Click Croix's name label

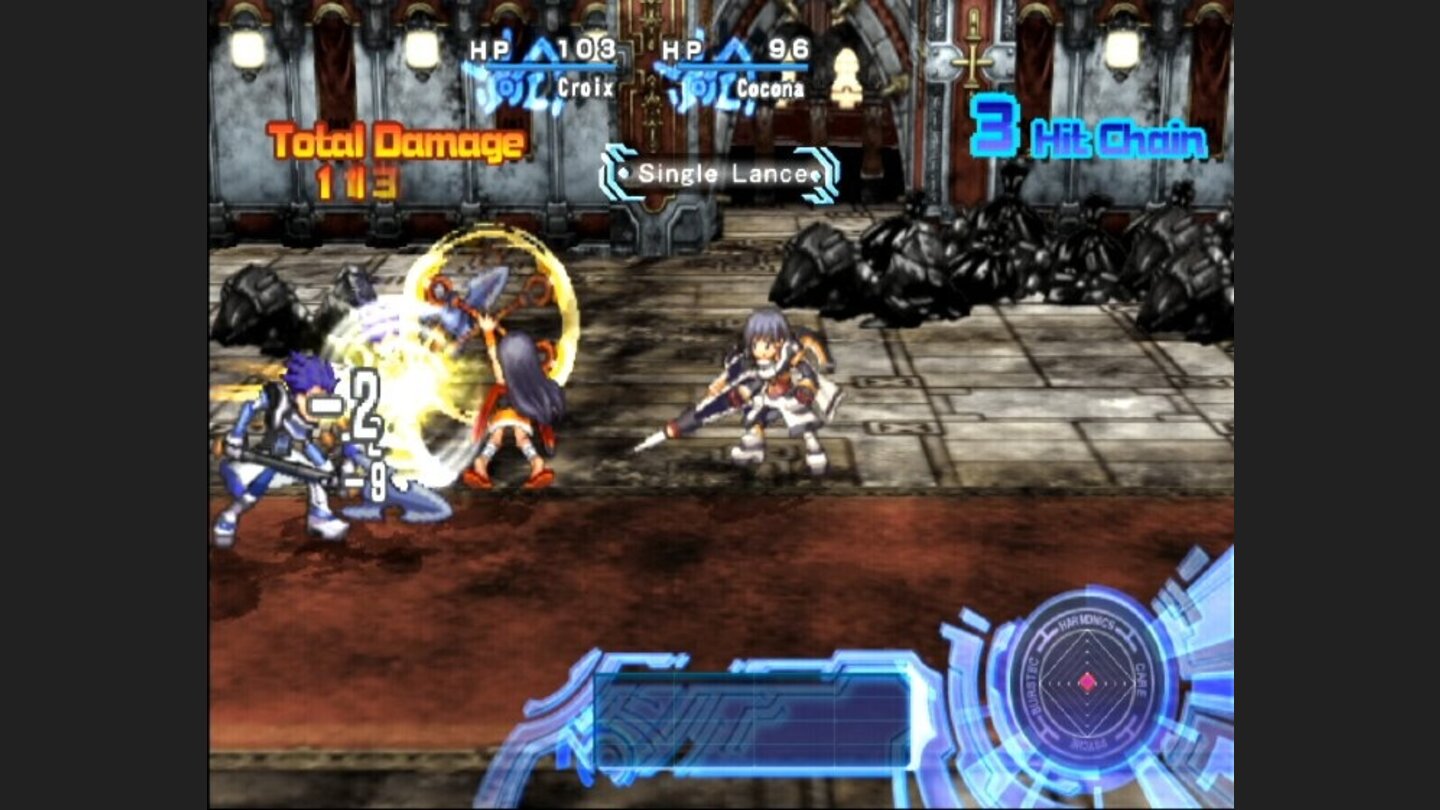(x=586, y=87)
